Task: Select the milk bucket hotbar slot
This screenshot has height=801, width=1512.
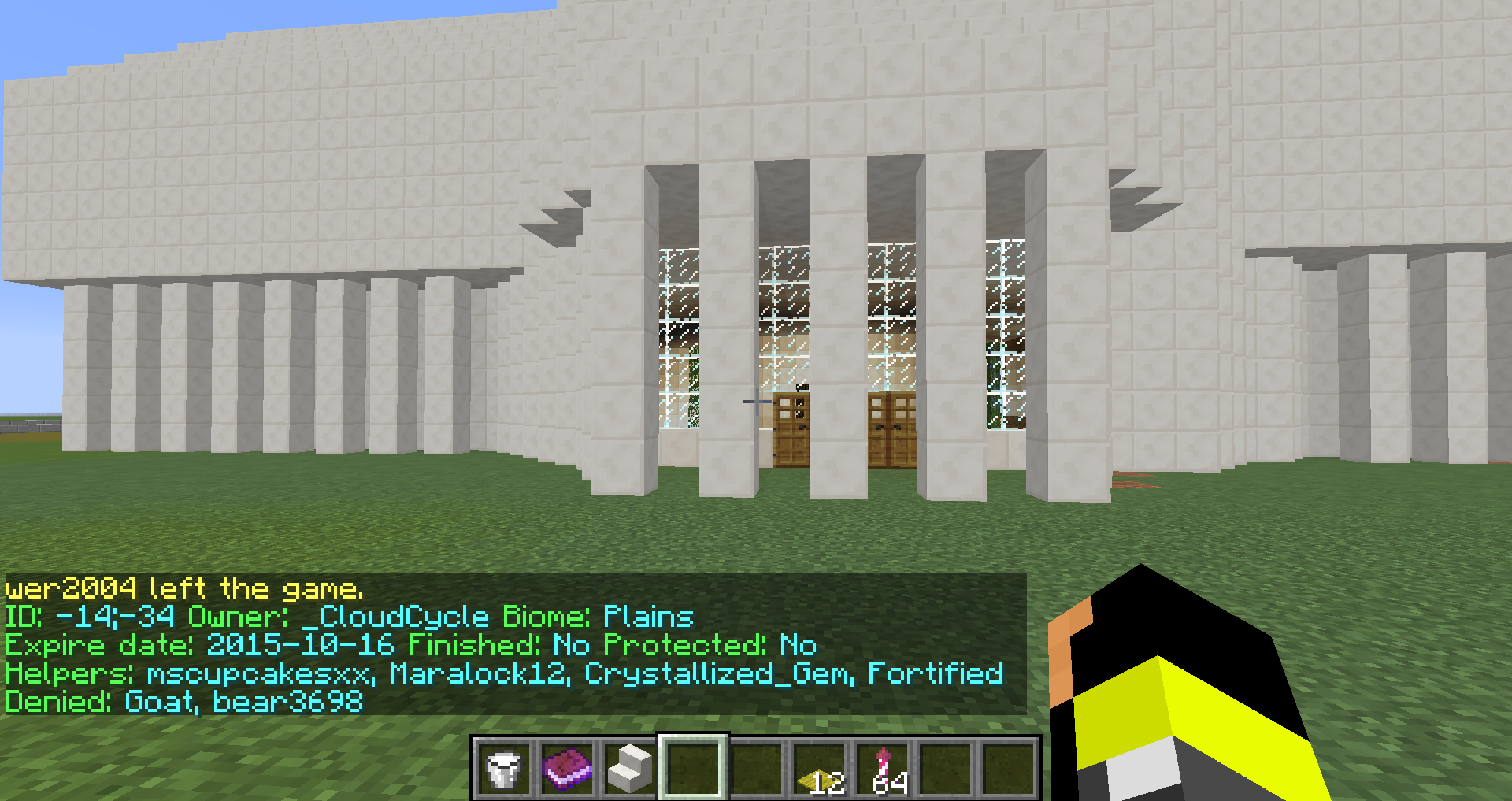Action: tap(504, 768)
